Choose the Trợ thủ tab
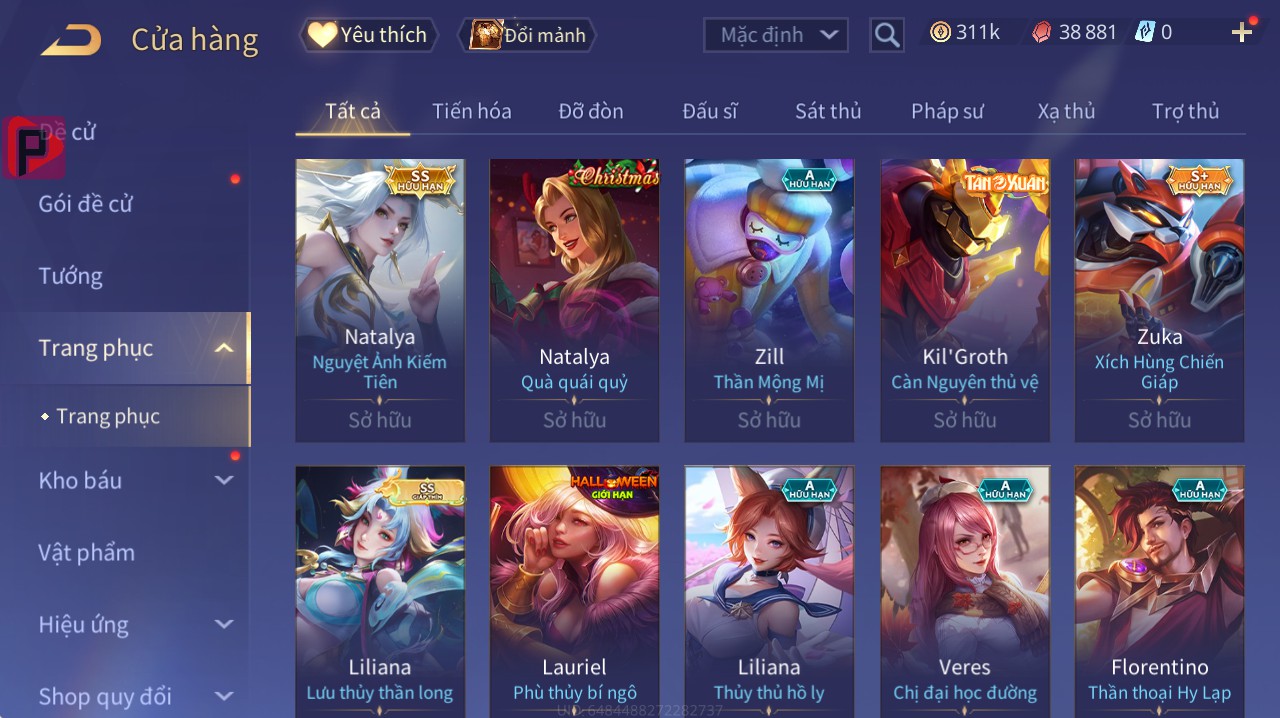 click(x=1185, y=111)
